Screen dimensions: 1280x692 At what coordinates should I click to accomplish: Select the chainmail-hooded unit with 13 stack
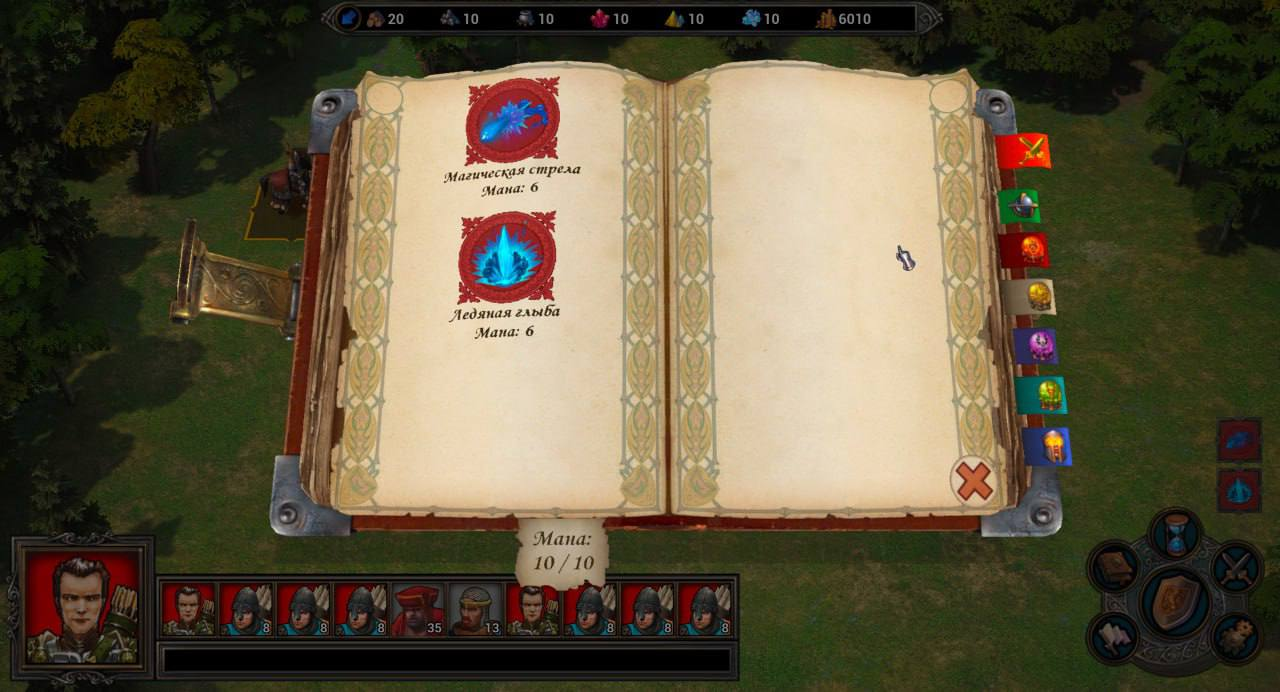tap(475, 610)
